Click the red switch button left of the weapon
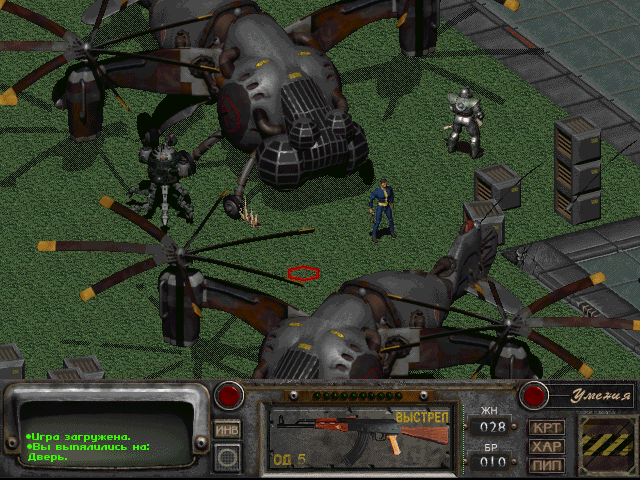The width and height of the screenshot is (640, 480). pos(230,396)
